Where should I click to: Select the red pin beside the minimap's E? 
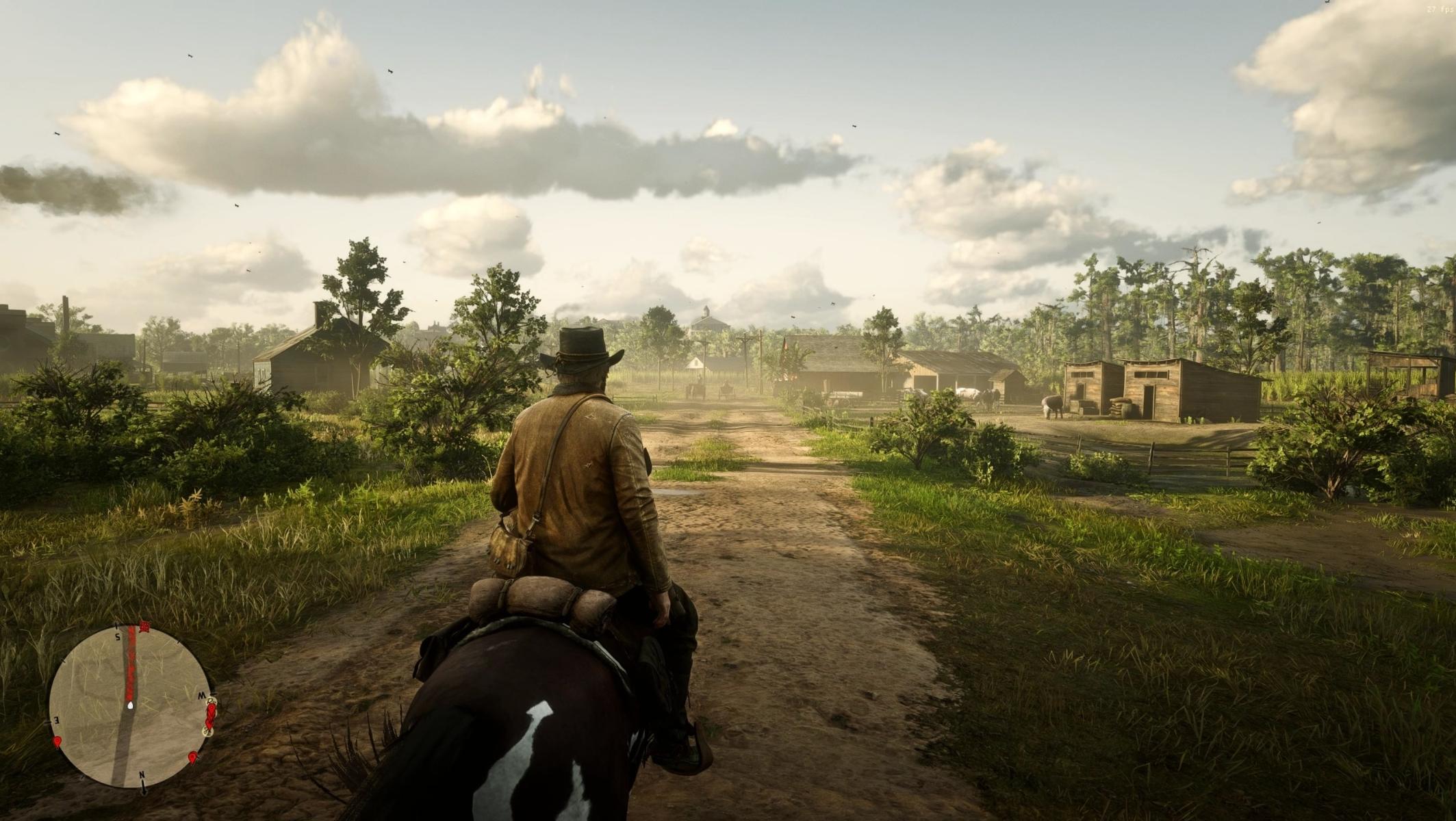[x=57, y=741]
